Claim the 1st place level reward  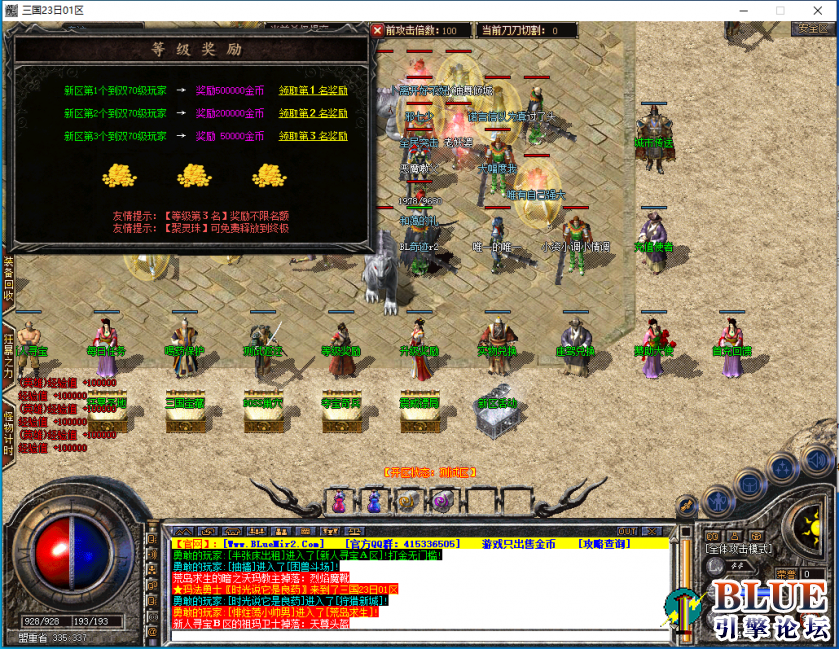click(313, 90)
